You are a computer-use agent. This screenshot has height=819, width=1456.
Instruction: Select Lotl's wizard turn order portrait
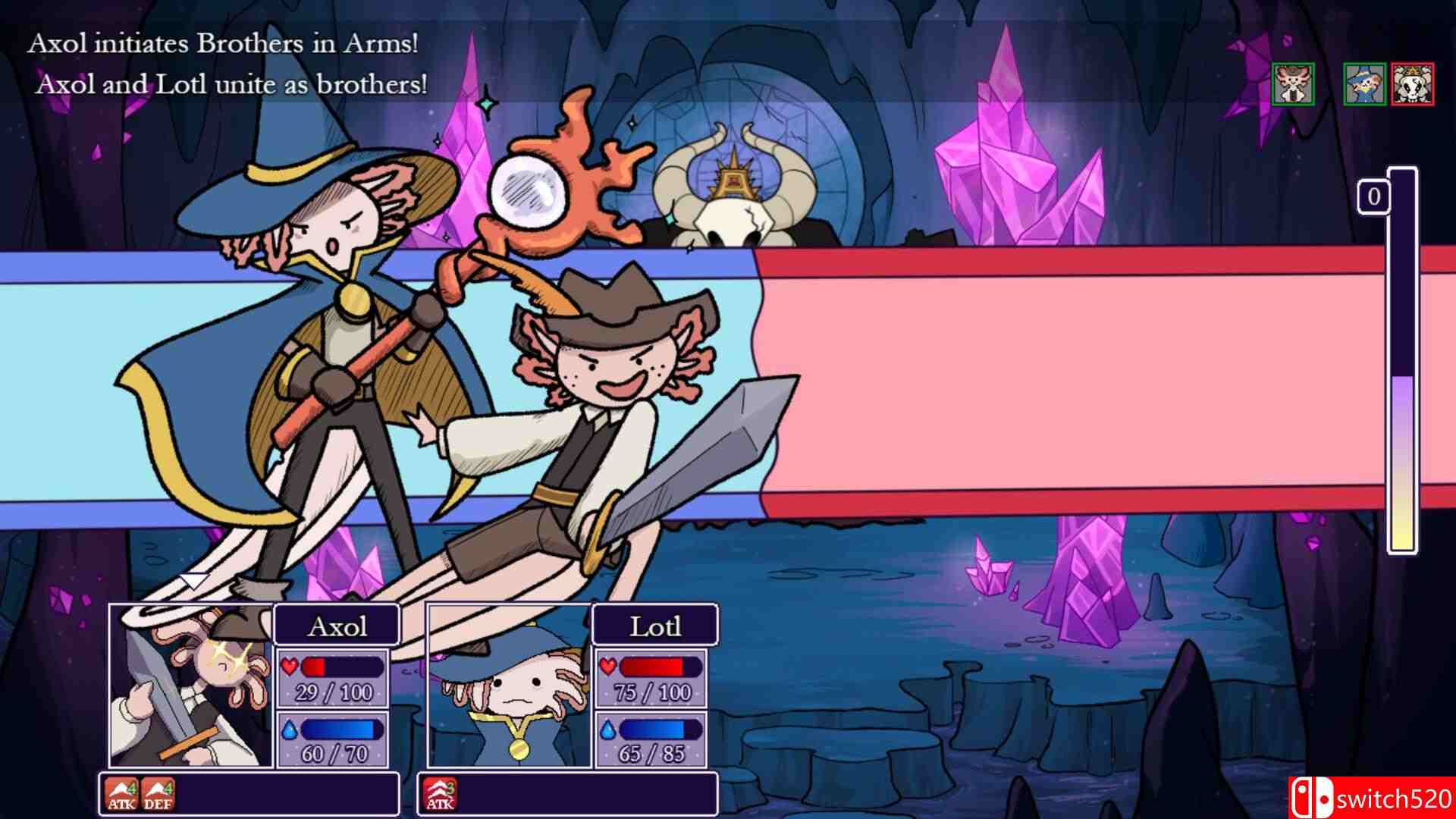tap(1364, 84)
